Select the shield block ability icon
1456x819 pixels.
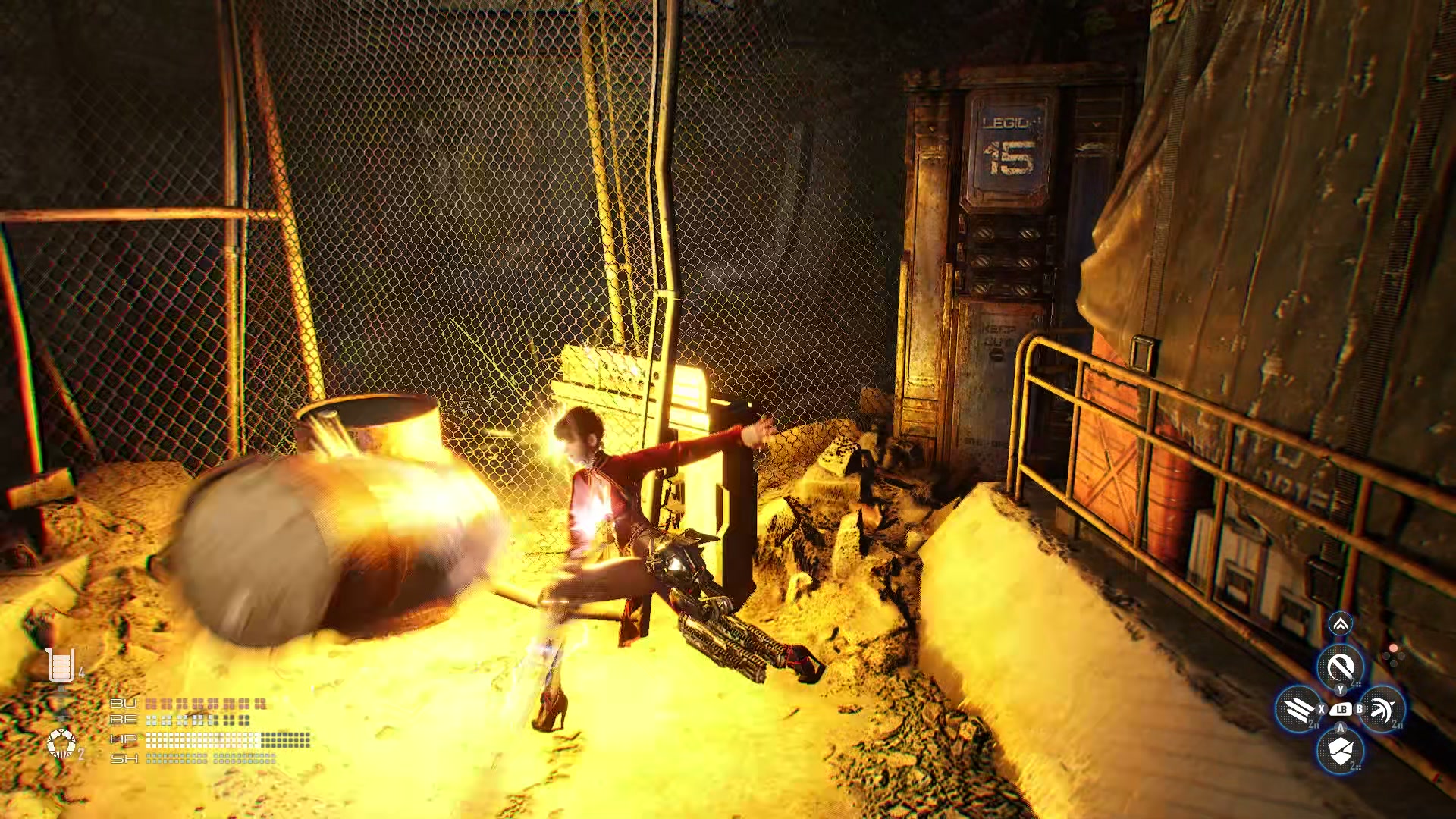click(1341, 750)
